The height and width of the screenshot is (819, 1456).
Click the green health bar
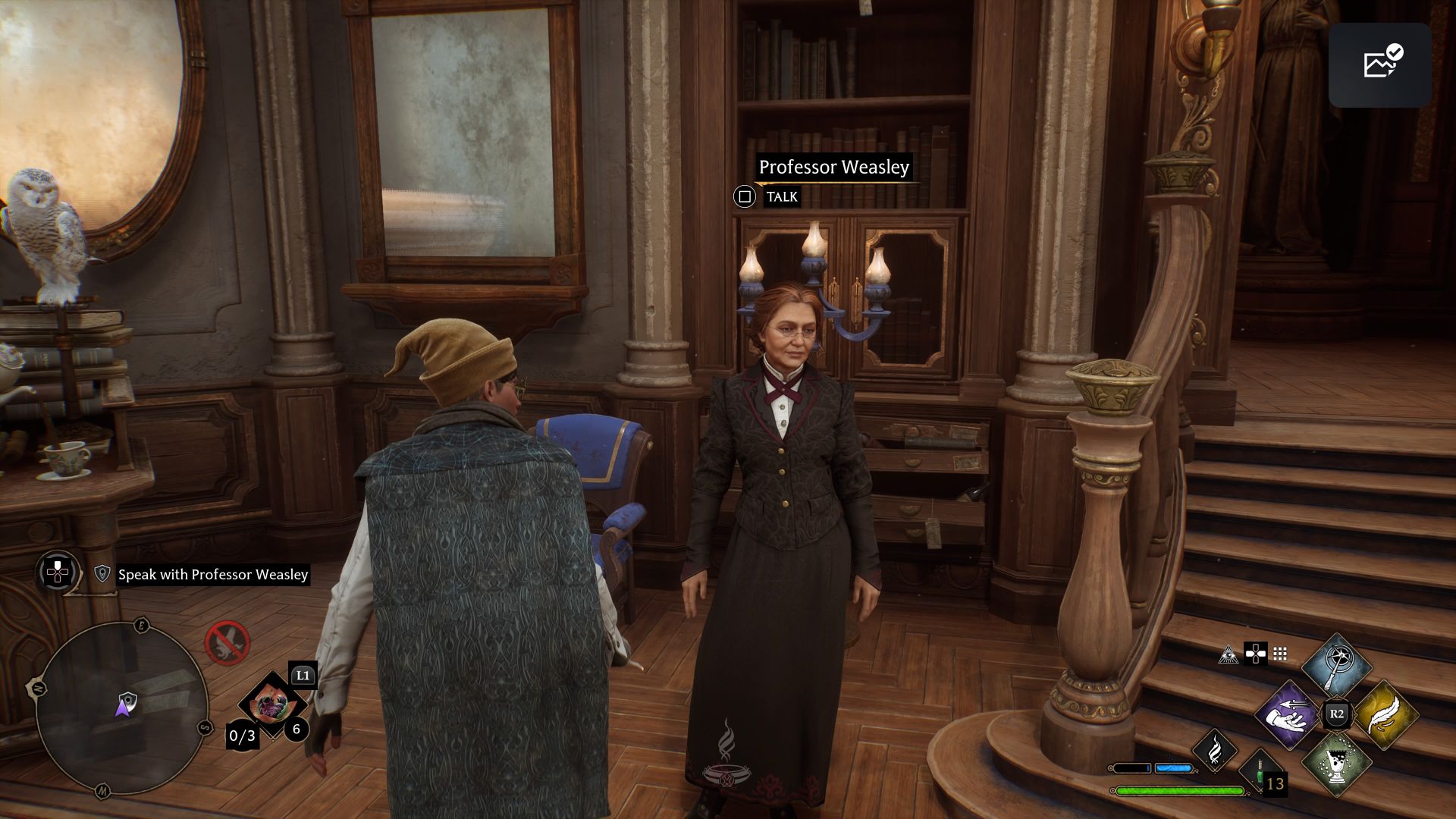point(1179,791)
